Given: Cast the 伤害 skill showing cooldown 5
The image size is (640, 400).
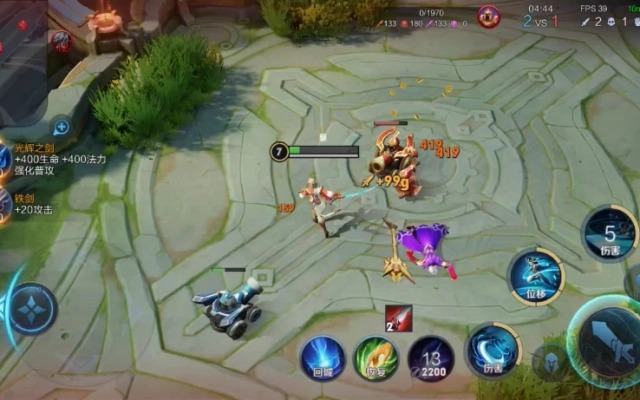Looking at the screenshot, I should 609,232.
